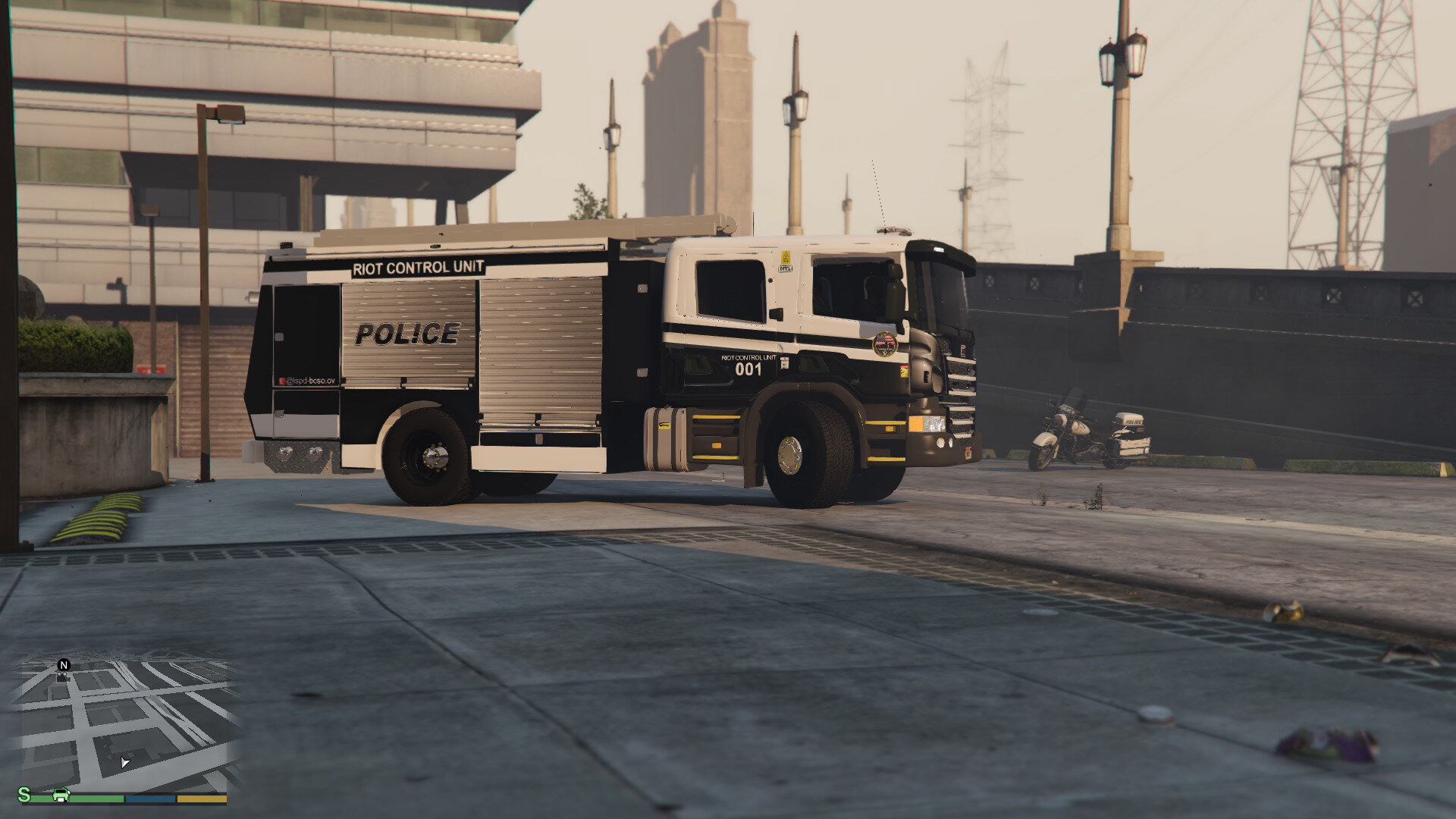Click the N compass marker on the minimap

(63, 665)
